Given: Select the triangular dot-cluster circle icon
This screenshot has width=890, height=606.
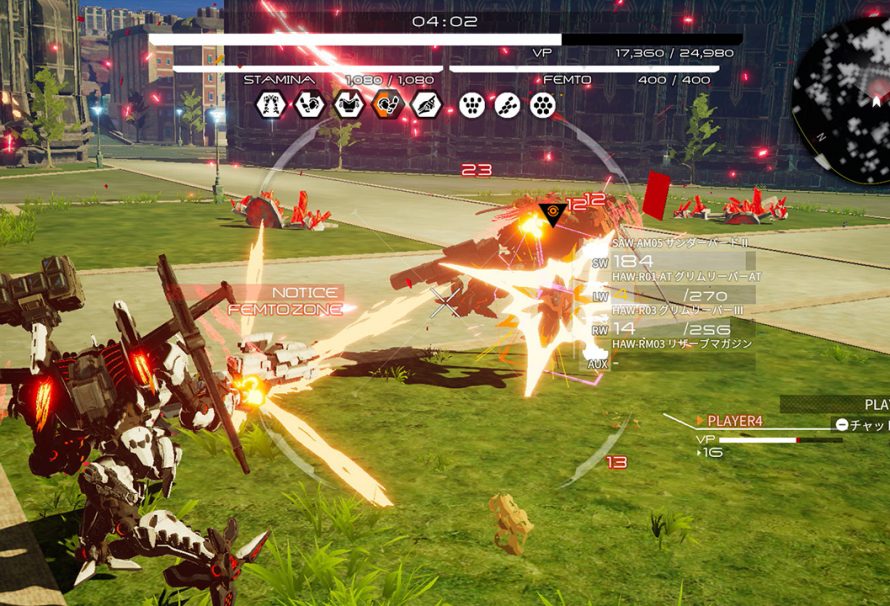Looking at the screenshot, I should (471, 104).
